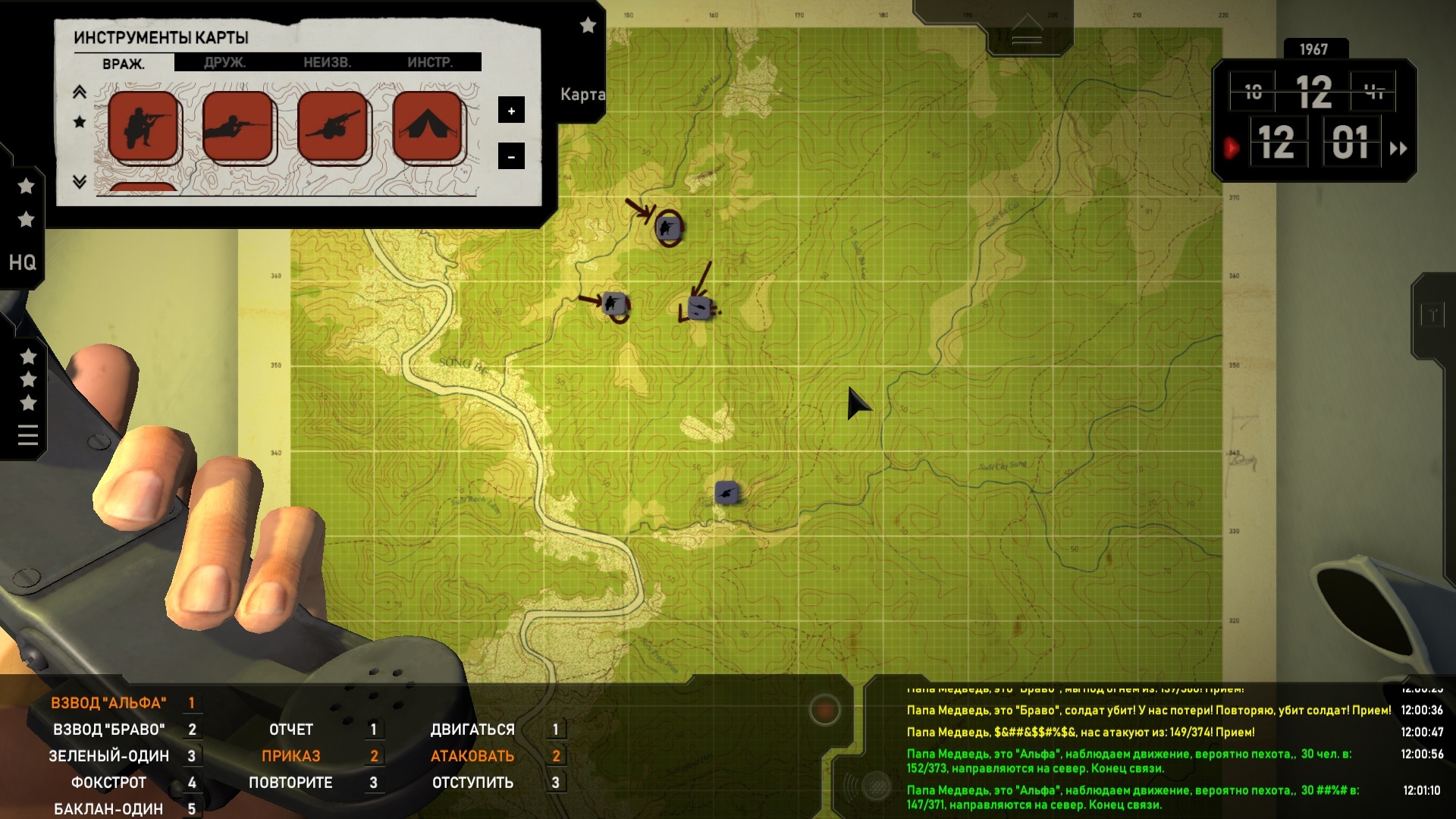This screenshot has height=819, width=1456.
Task: Choose the red tent camp marker
Action: [428, 126]
